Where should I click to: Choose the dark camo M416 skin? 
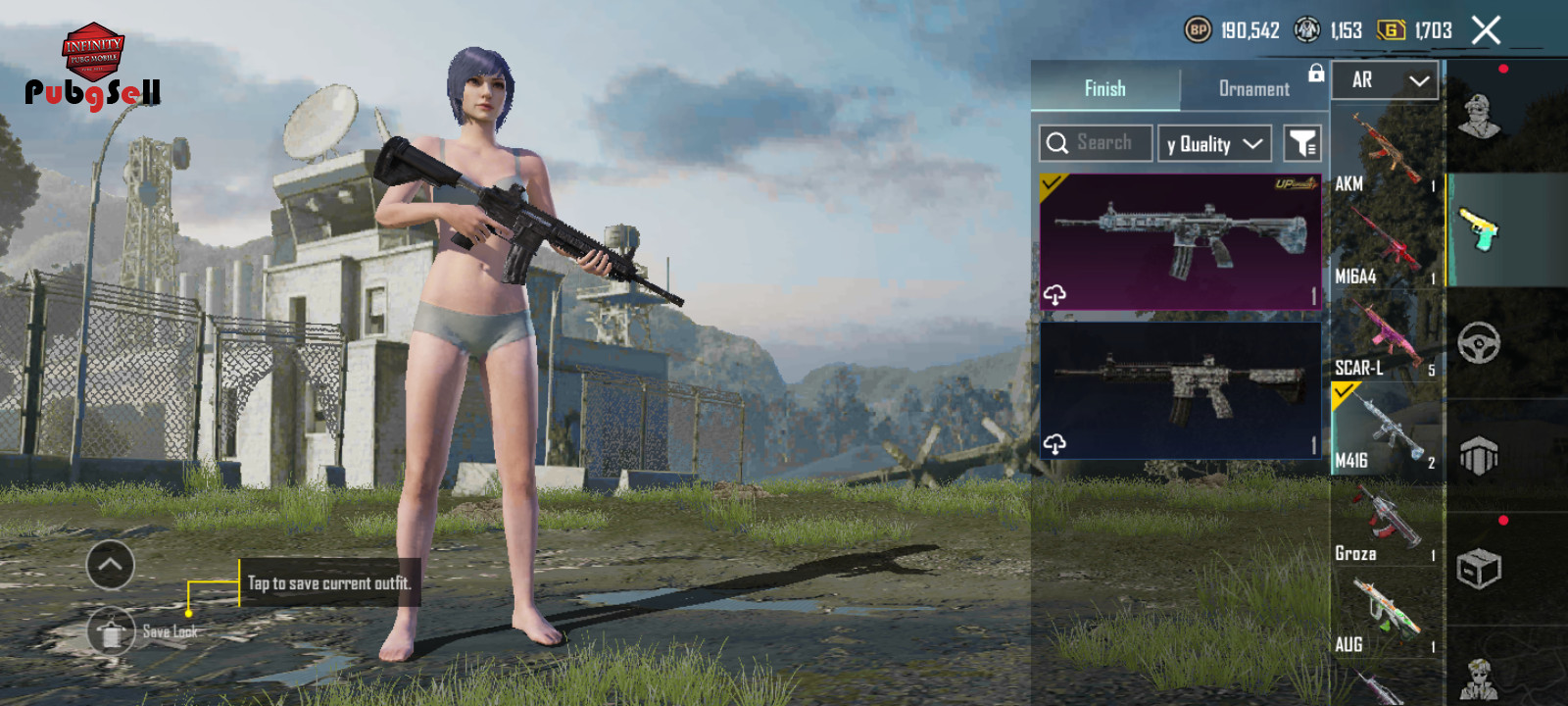point(1181,390)
